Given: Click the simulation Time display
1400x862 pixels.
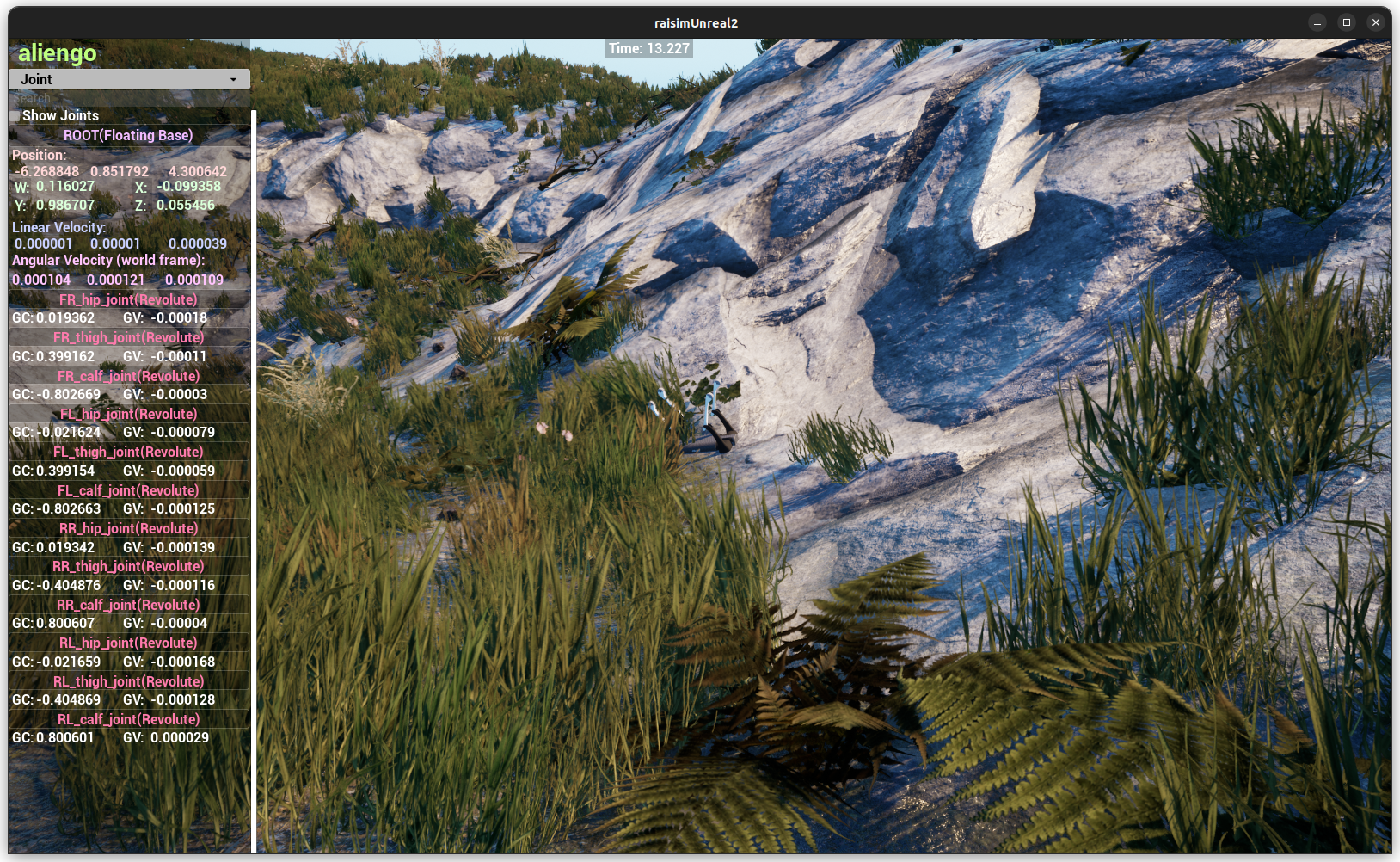Looking at the screenshot, I should [648, 49].
